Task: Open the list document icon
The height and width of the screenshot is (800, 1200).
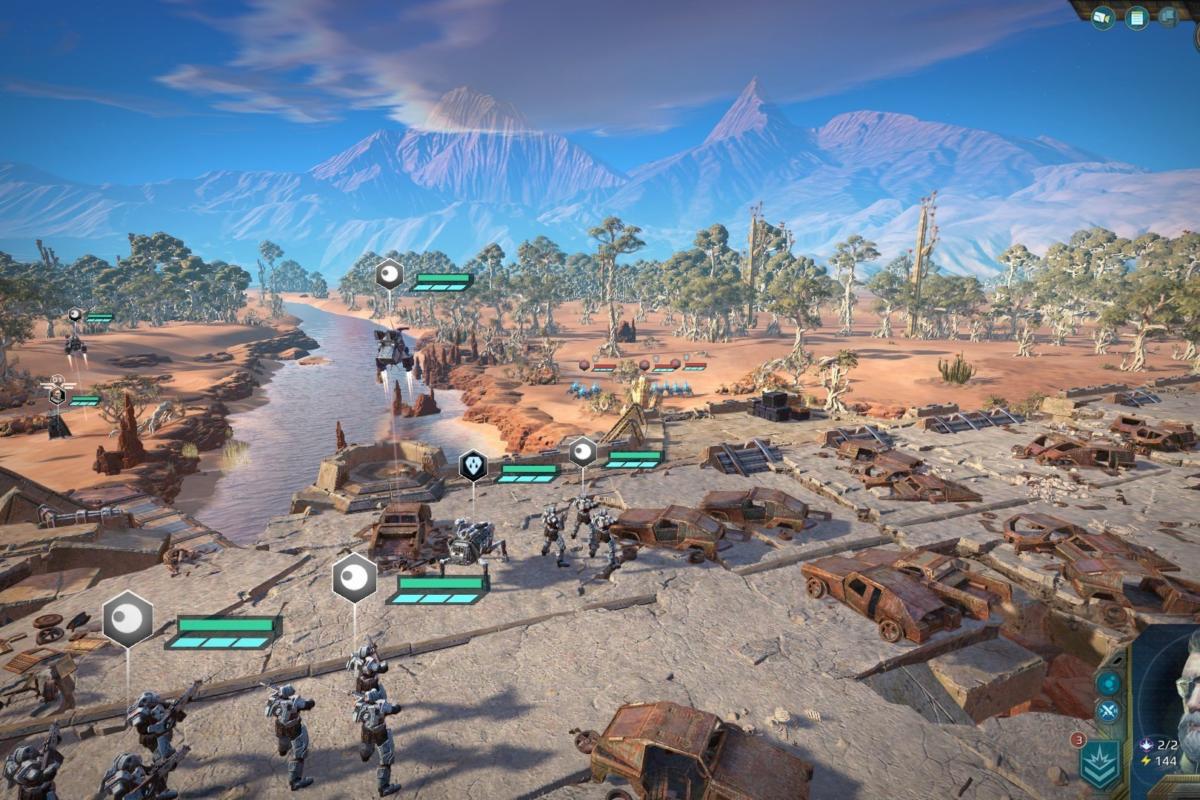Action: pos(1136,17)
